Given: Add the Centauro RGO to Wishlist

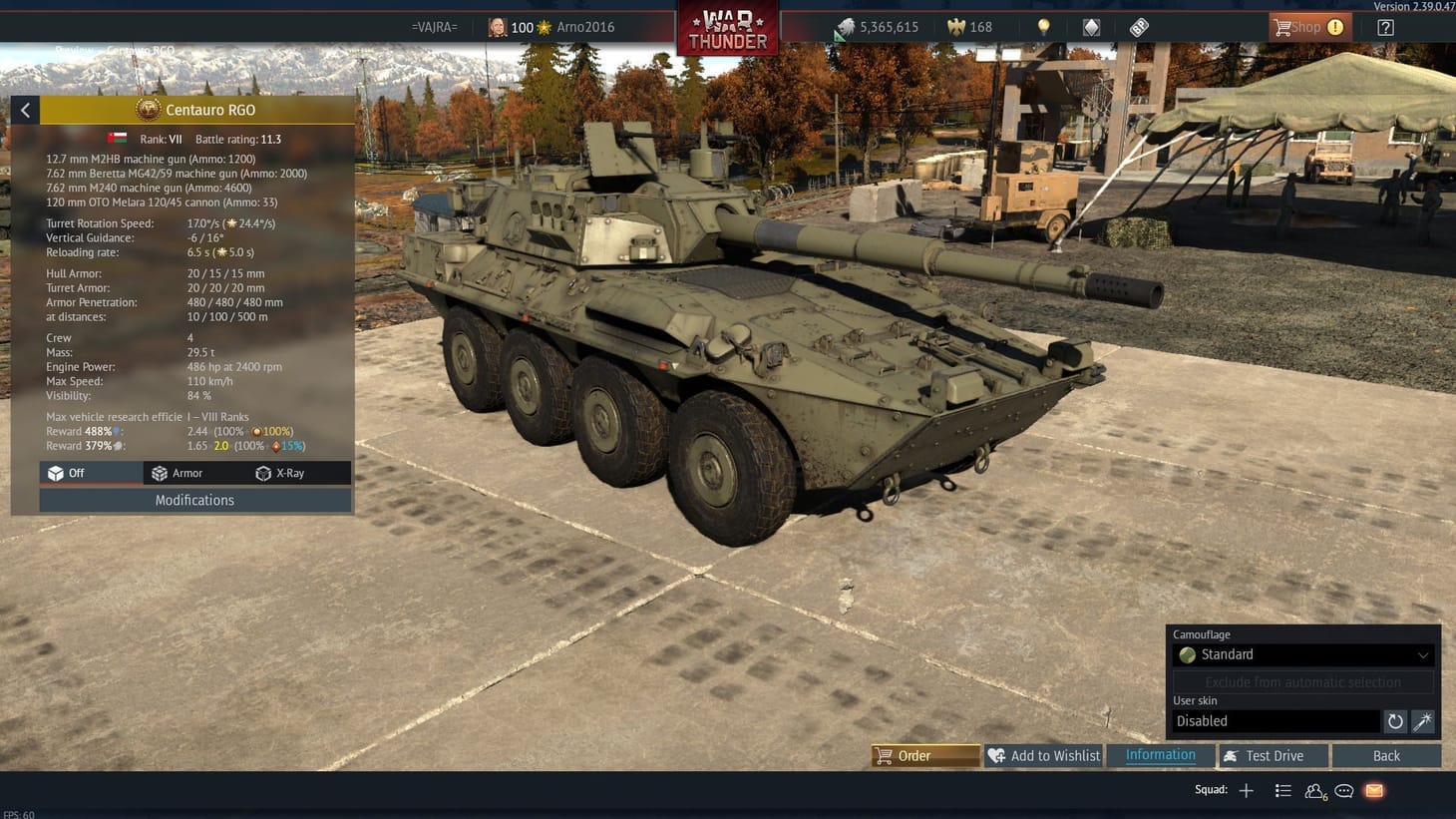Looking at the screenshot, I should pos(1043,755).
